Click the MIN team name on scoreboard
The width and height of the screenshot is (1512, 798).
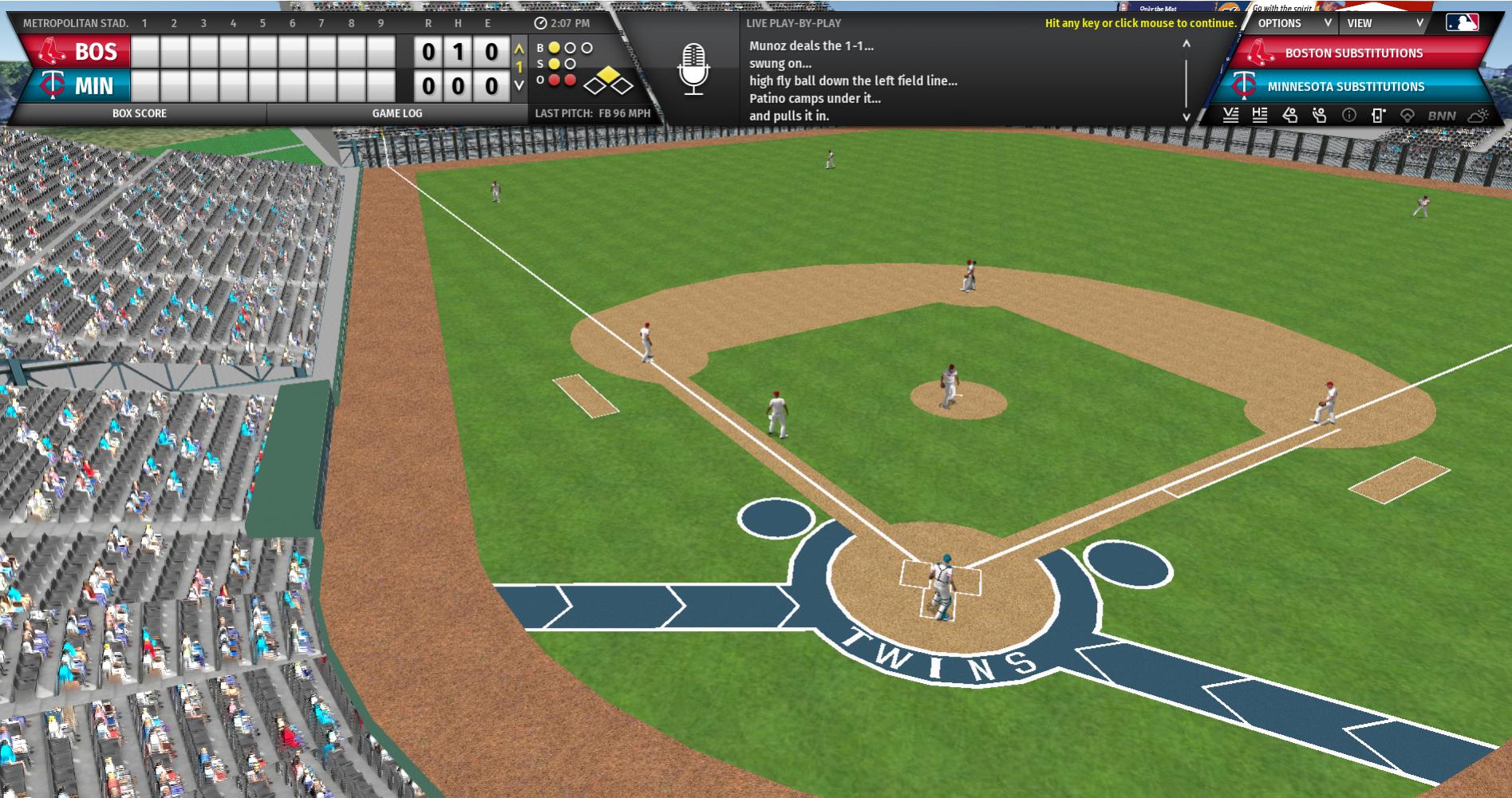coord(94,86)
